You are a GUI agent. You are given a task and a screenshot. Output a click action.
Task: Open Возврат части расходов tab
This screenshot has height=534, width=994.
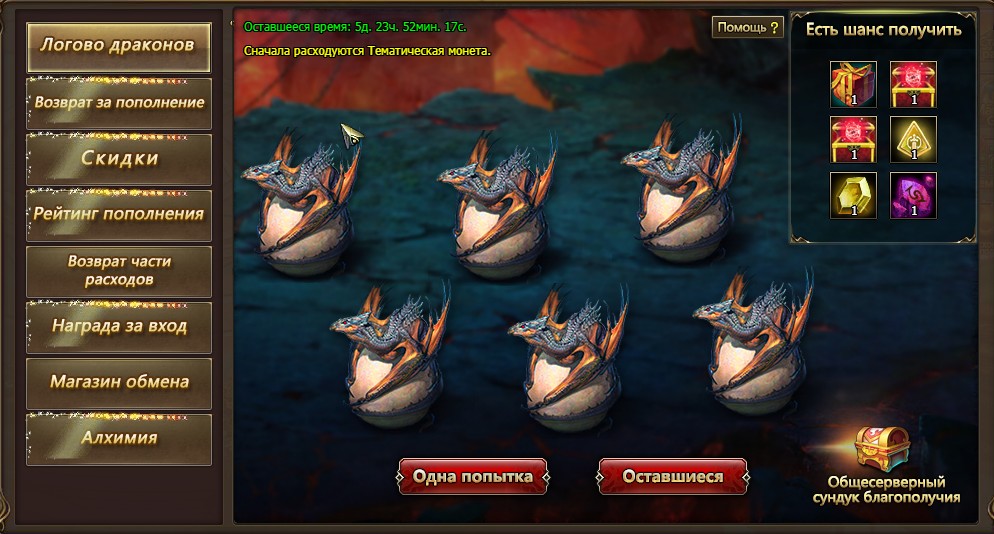point(119,270)
